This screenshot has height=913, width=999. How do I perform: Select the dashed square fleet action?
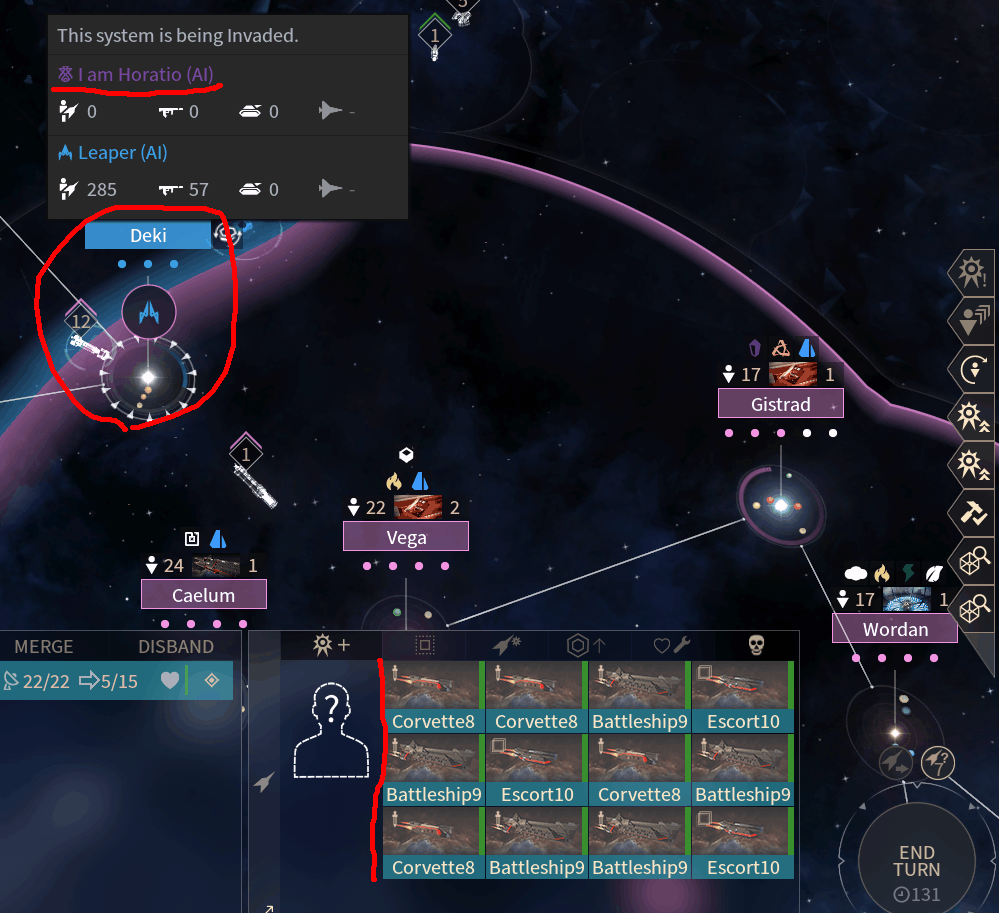[x=424, y=645]
